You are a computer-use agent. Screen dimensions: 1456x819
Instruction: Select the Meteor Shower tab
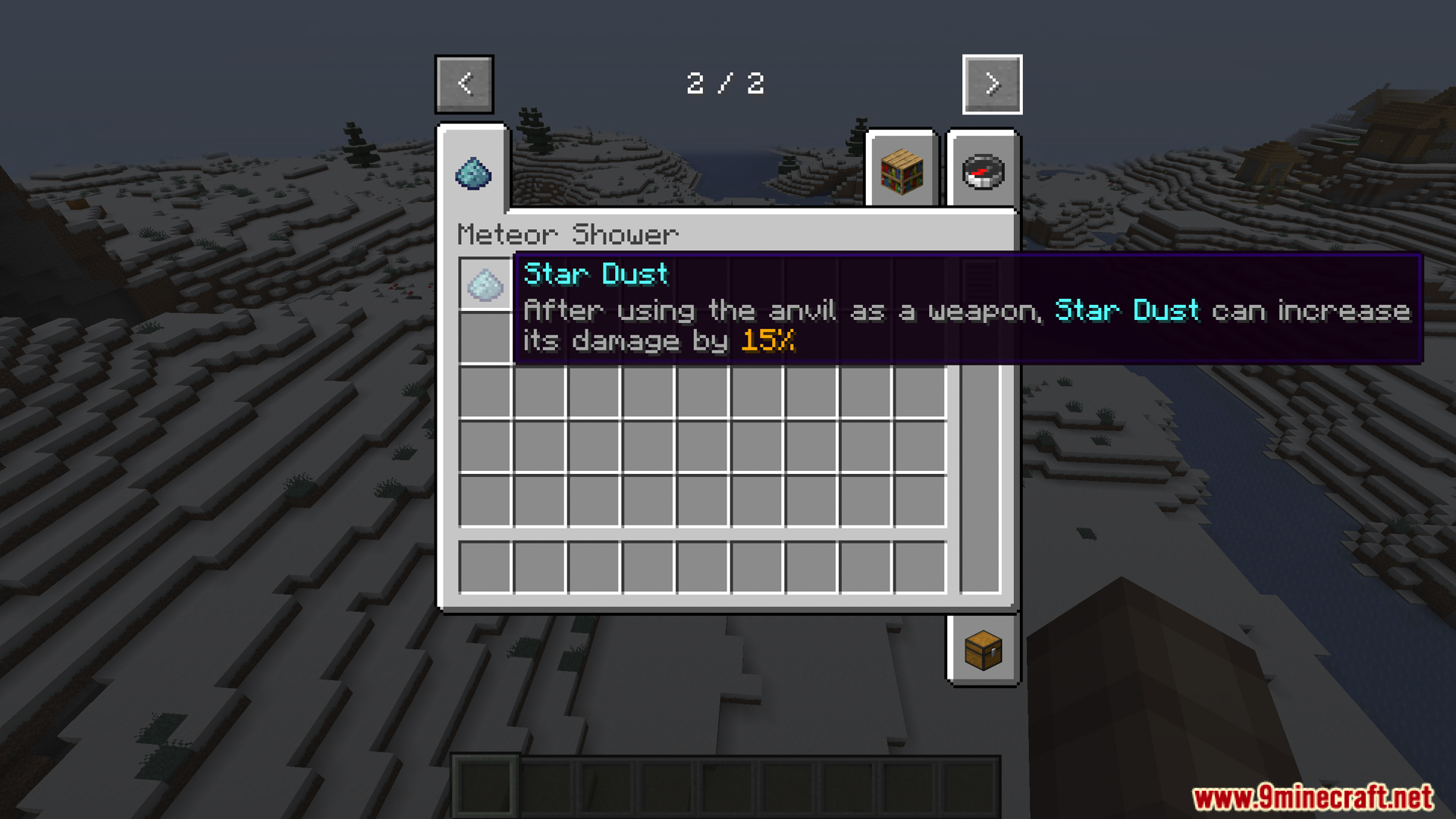tap(473, 173)
